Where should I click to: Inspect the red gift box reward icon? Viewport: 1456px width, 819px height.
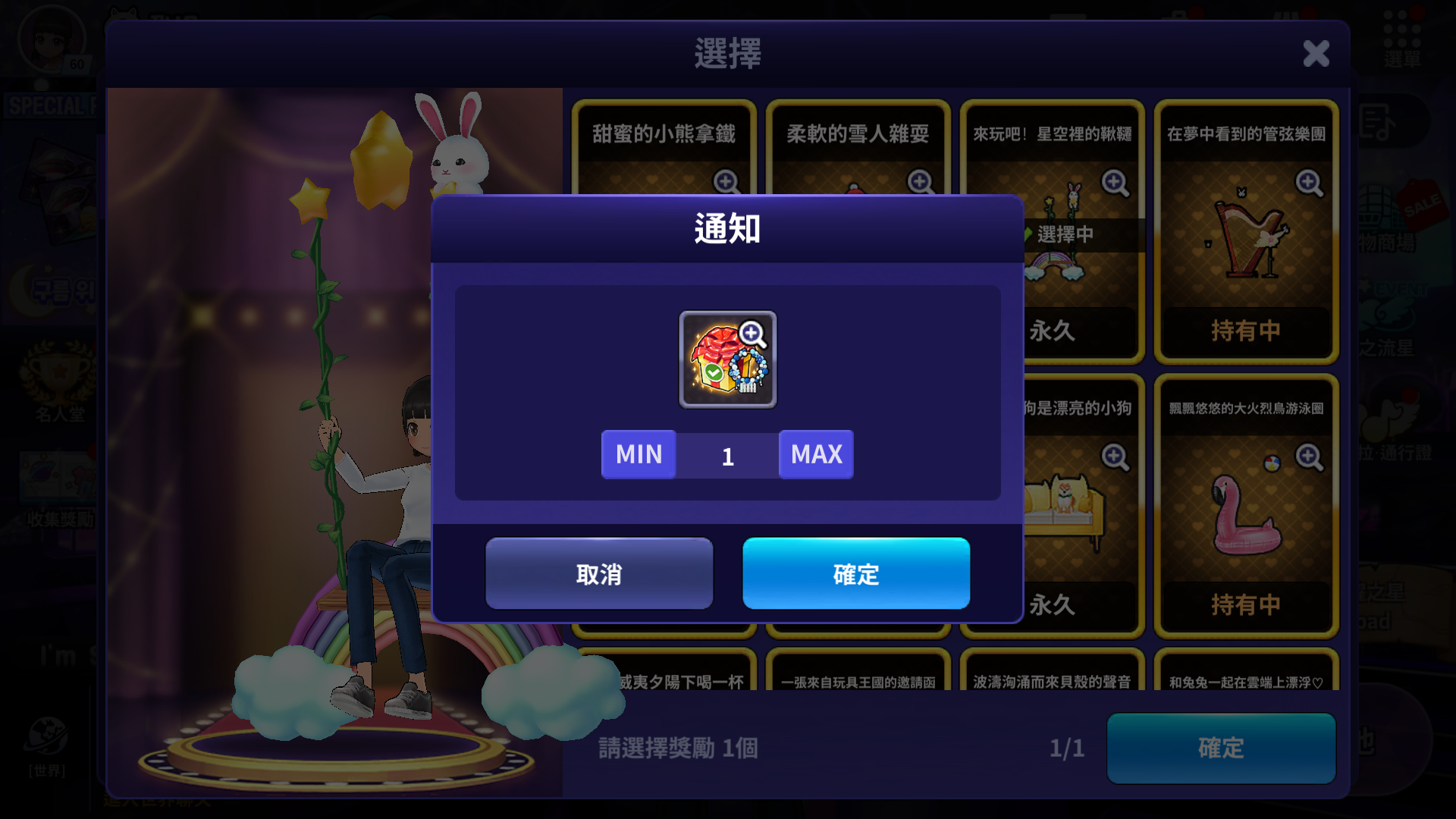point(727,359)
